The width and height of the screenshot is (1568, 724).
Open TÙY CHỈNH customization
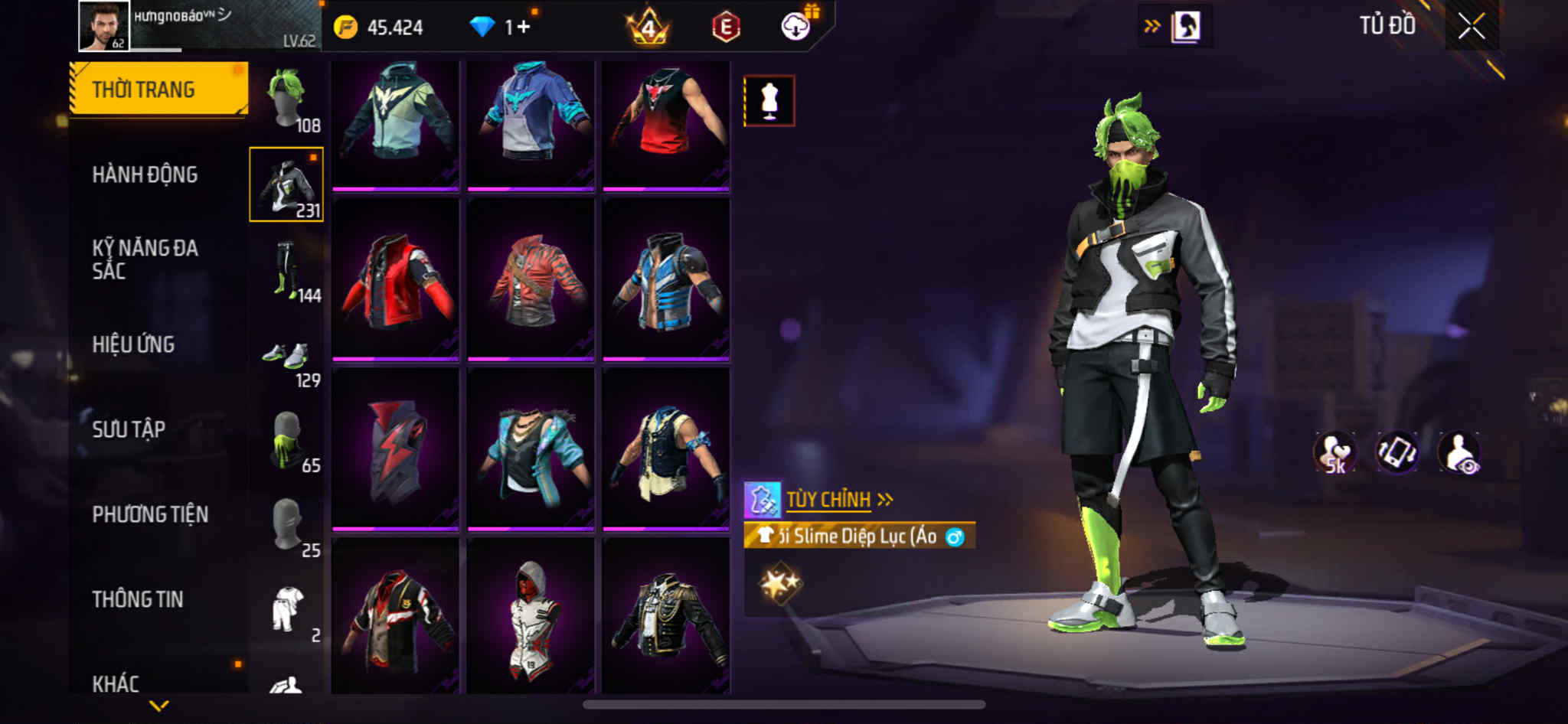(828, 500)
